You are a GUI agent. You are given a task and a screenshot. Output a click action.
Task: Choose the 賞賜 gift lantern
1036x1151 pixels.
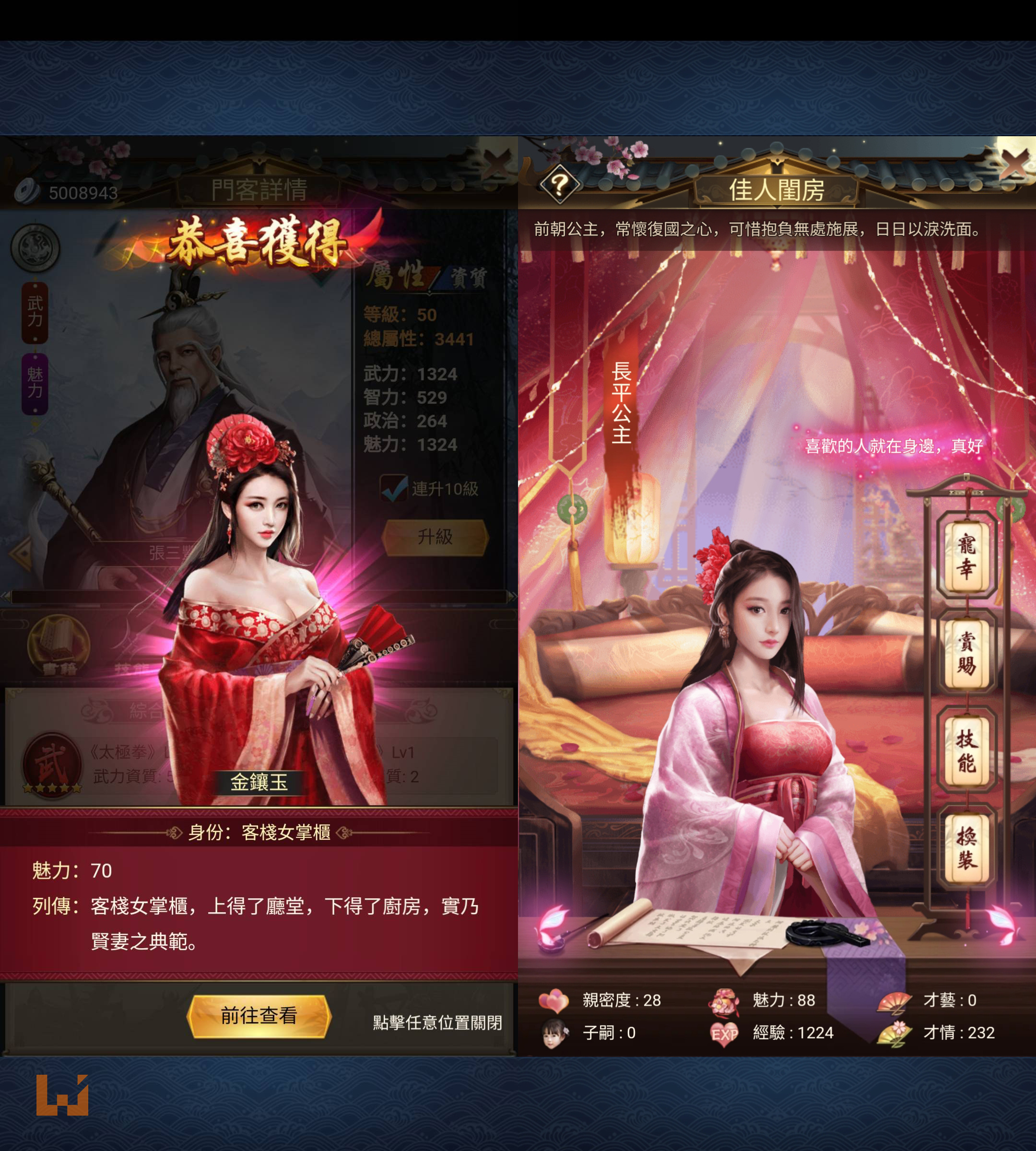pyautogui.click(x=966, y=654)
